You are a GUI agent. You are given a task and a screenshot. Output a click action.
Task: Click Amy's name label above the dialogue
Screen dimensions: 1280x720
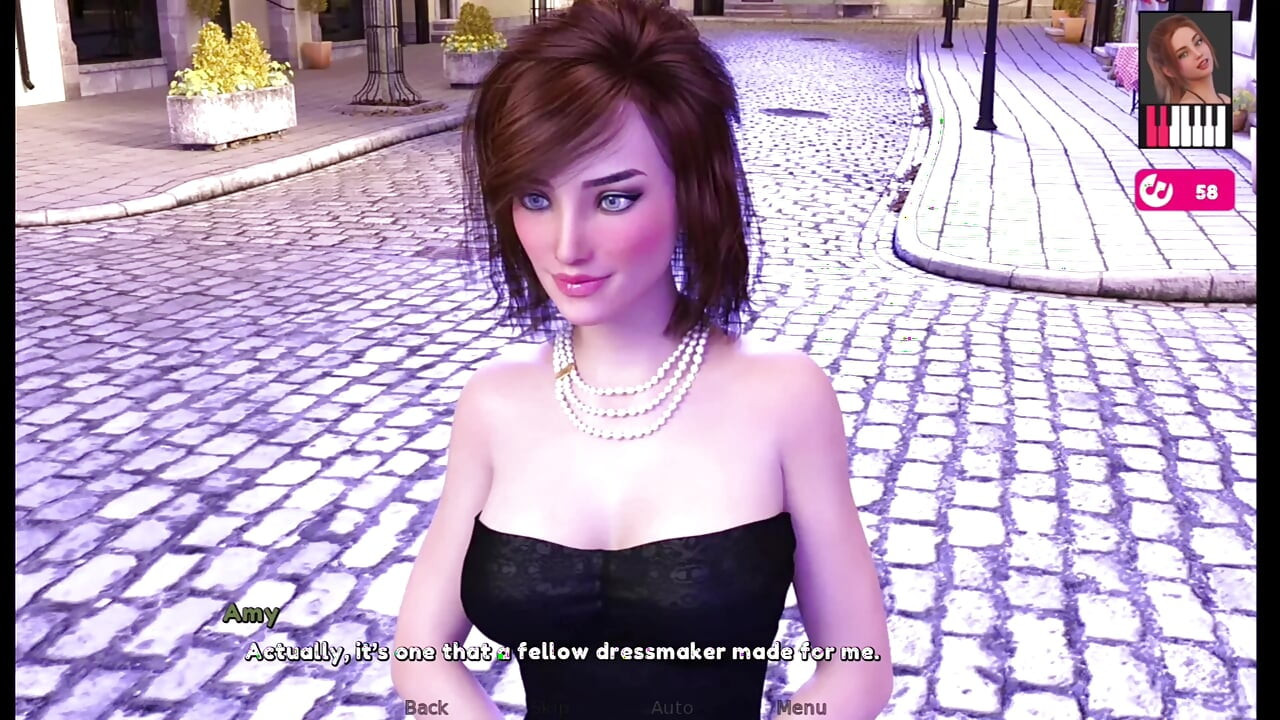[251, 614]
